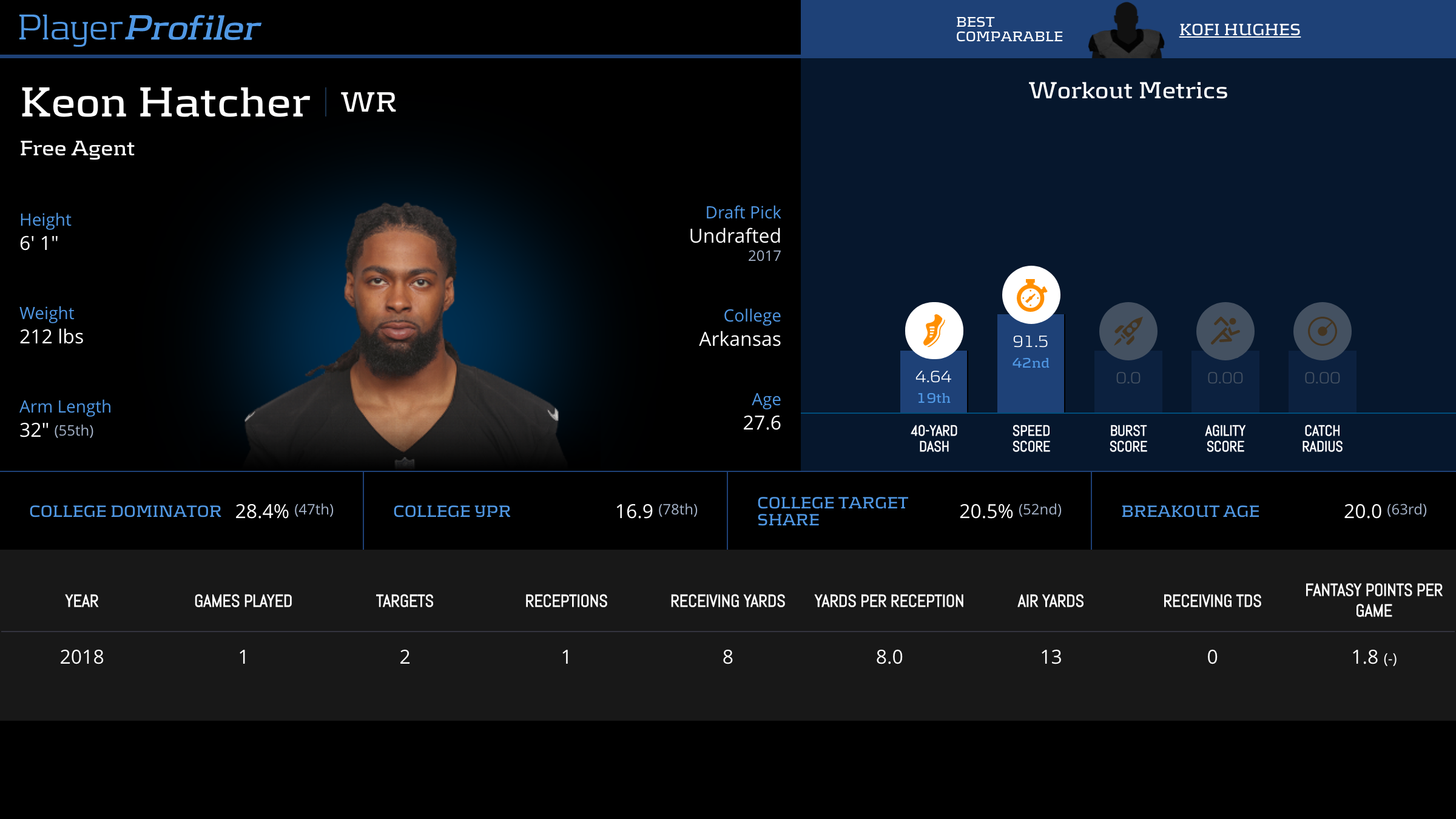Click the PlayerProfiler logo
The width and height of the screenshot is (1456, 819).
(x=140, y=29)
